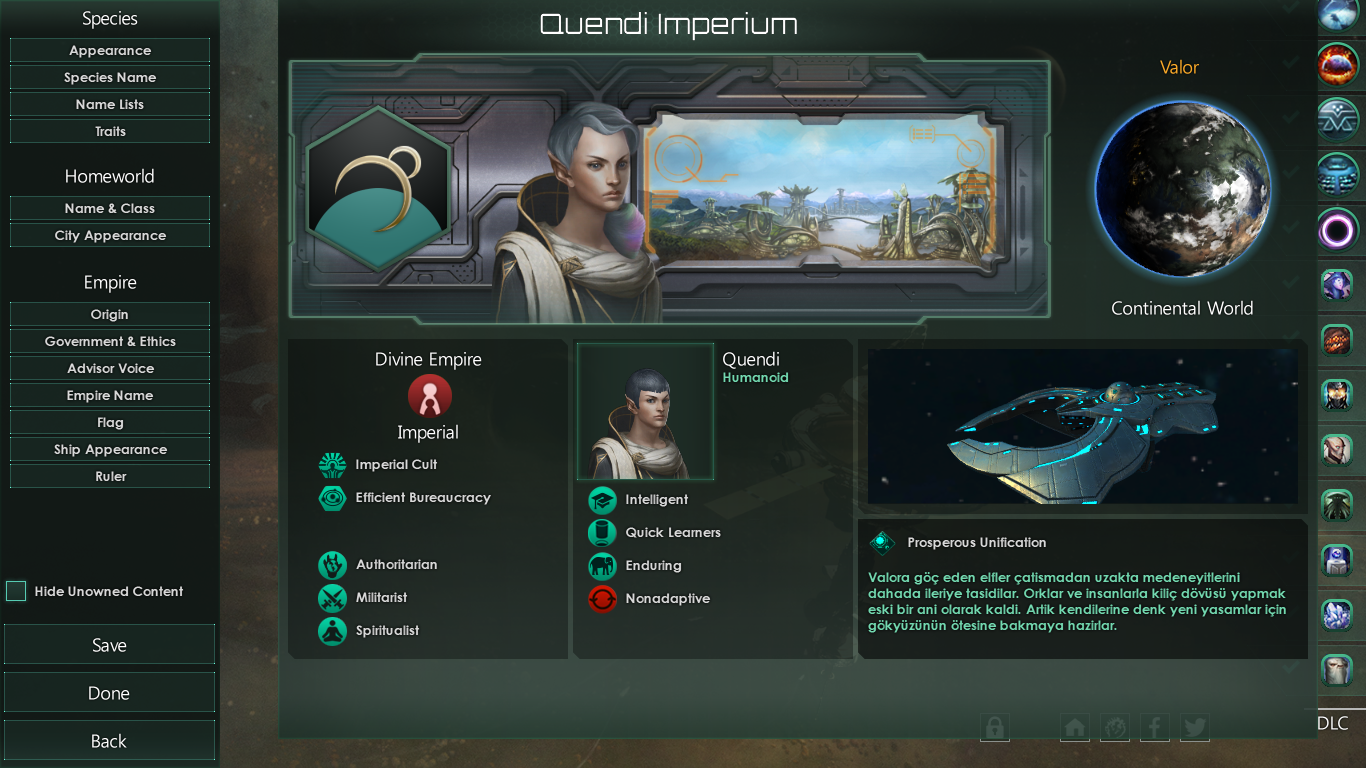1366x768 pixels.
Task: Choose species Traits
Action: pos(110,132)
